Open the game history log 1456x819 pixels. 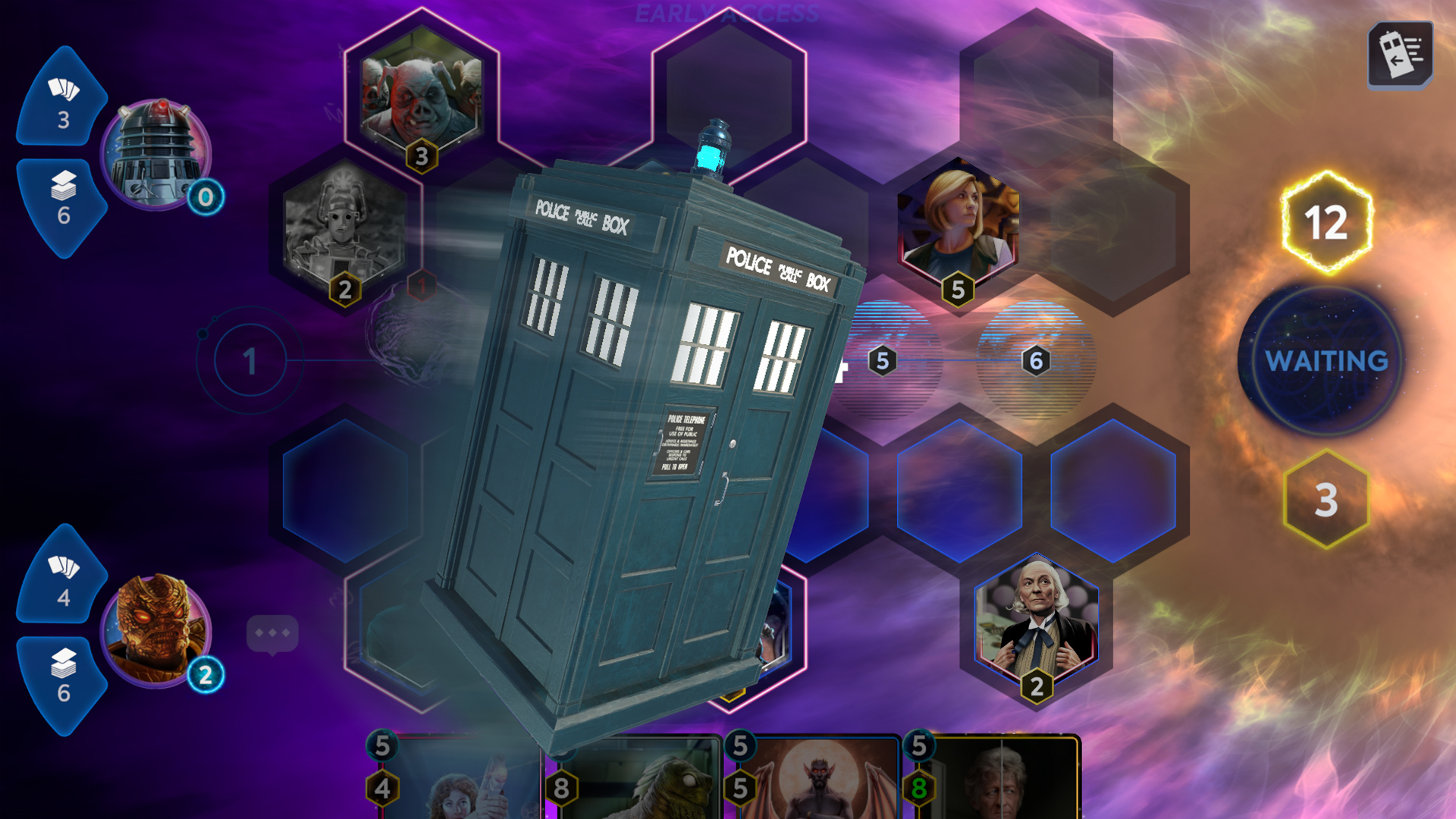[1400, 57]
